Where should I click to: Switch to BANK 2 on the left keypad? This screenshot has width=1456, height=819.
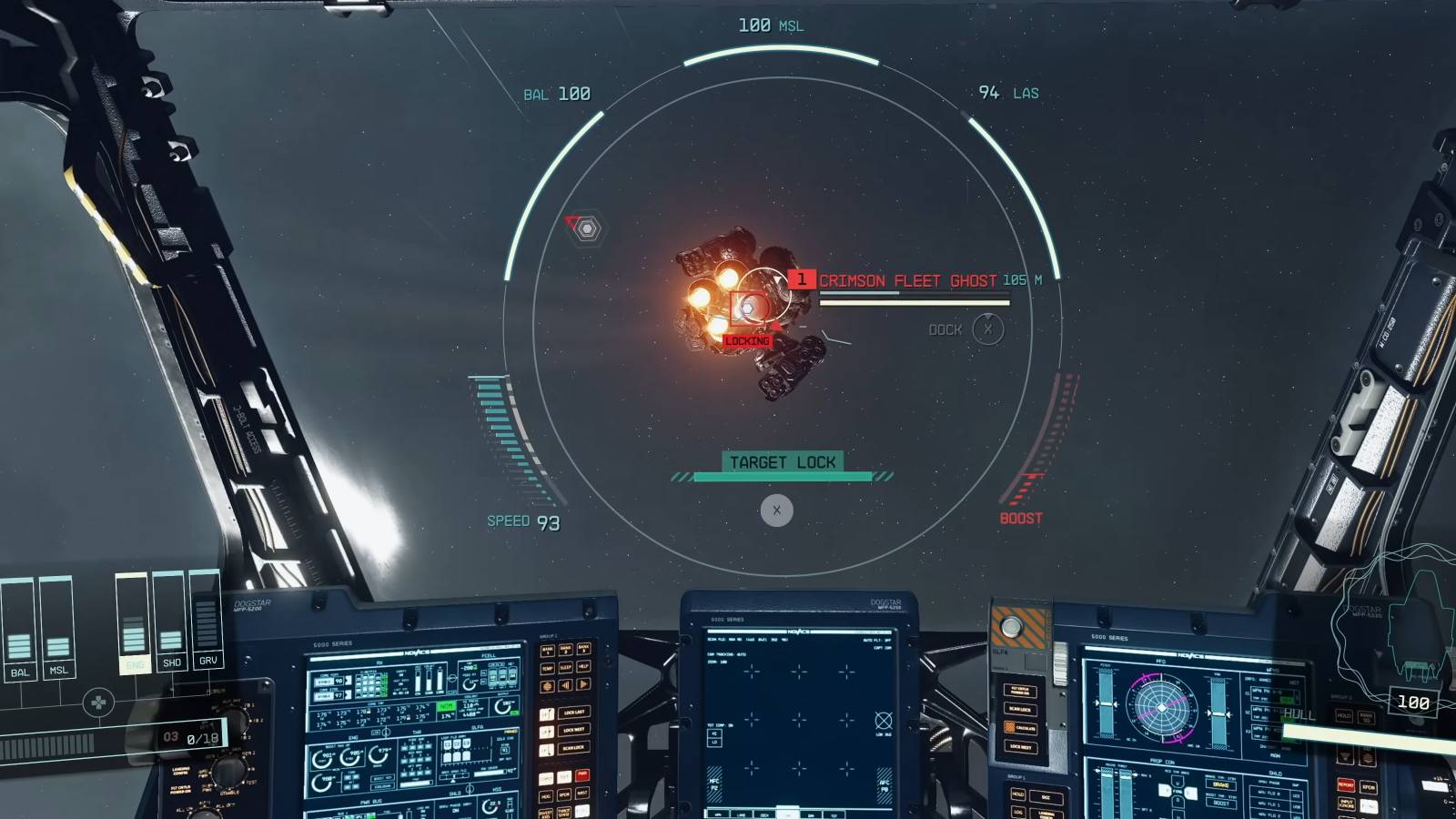click(564, 650)
